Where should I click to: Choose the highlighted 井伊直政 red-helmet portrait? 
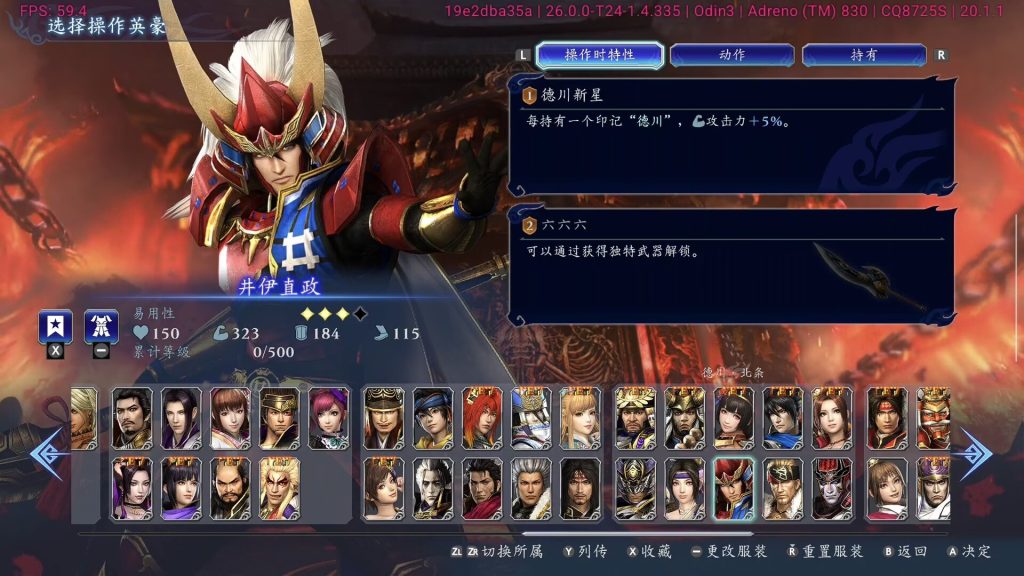[x=733, y=489]
